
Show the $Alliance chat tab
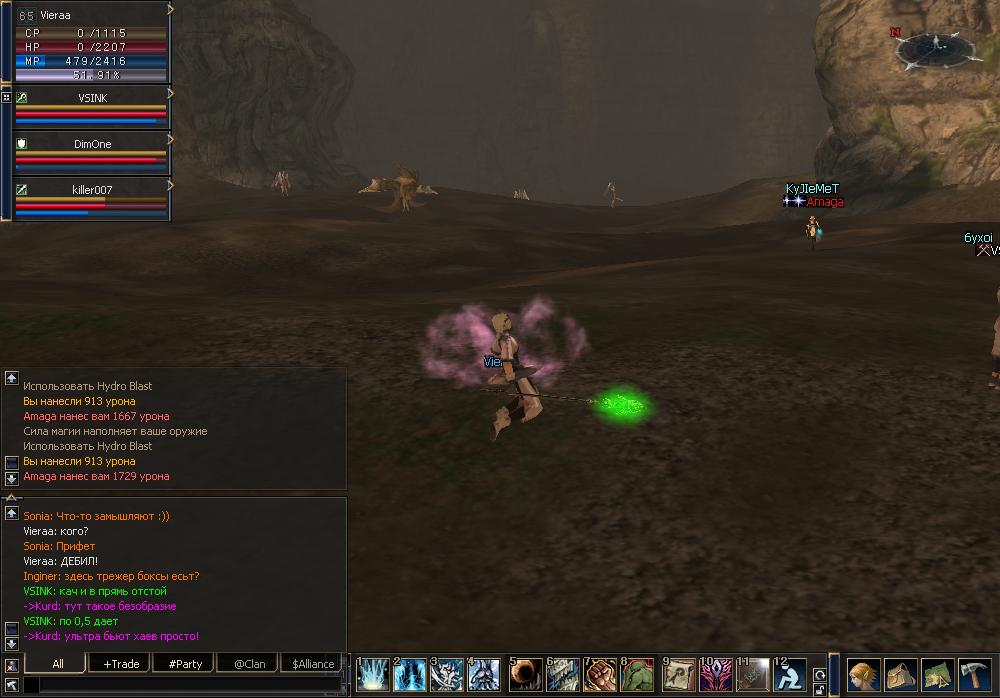tap(313, 664)
